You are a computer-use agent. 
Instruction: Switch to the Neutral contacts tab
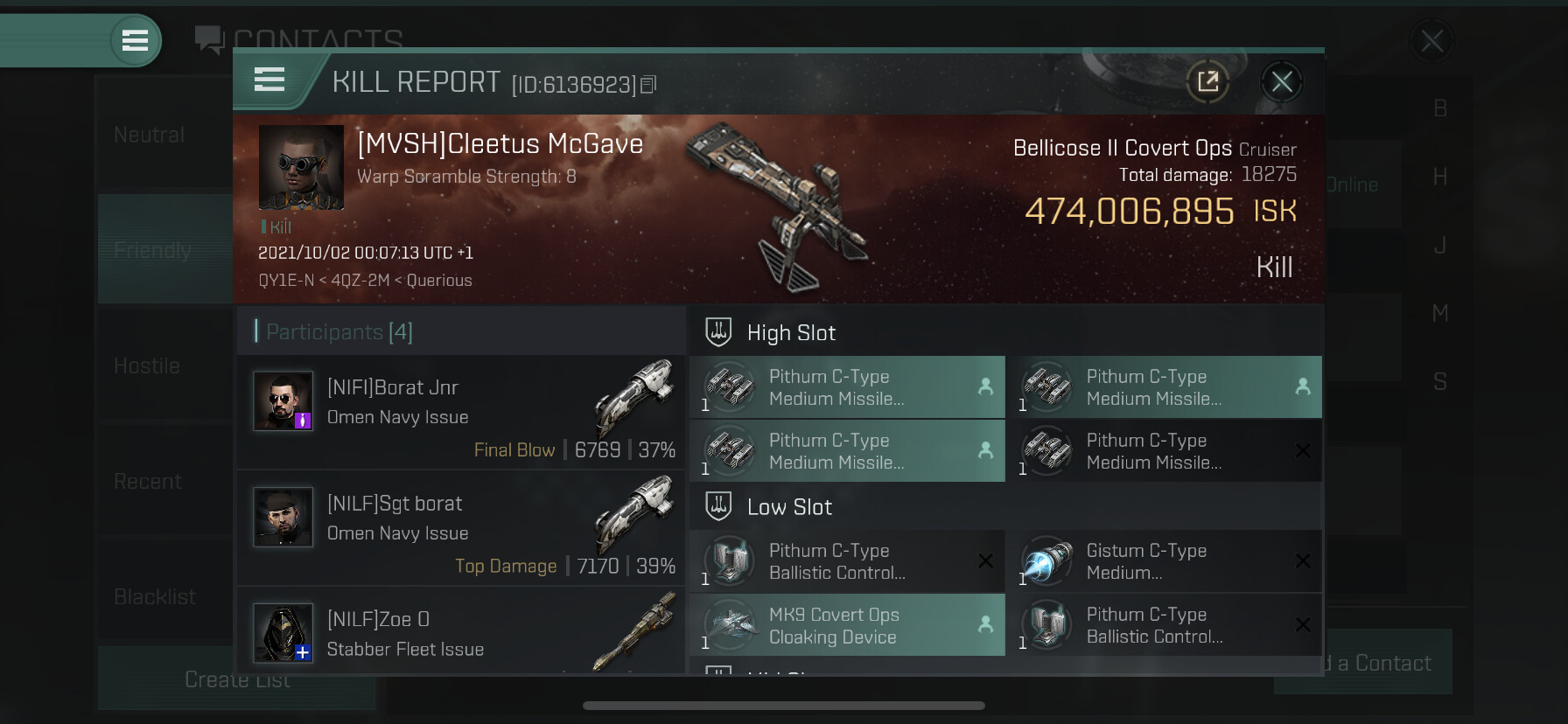pyautogui.click(x=150, y=136)
